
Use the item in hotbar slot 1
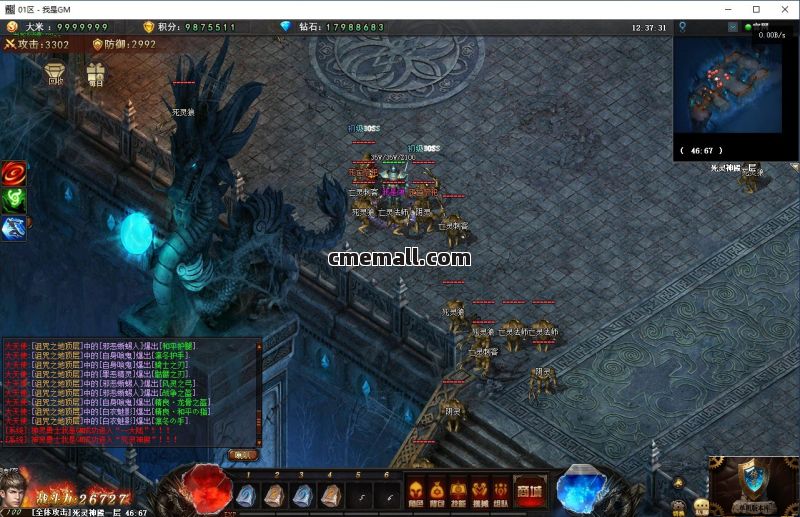(x=248, y=494)
